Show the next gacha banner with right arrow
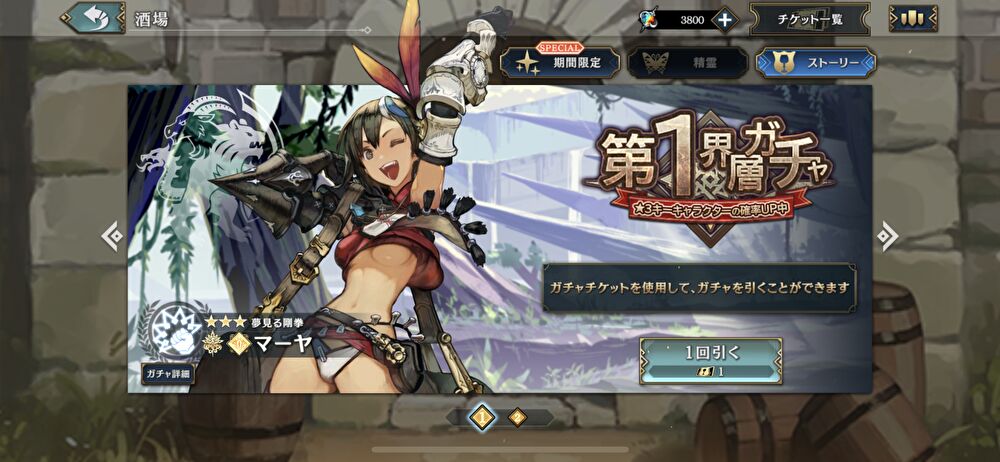The height and width of the screenshot is (462, 1000). tap(886, 236)
